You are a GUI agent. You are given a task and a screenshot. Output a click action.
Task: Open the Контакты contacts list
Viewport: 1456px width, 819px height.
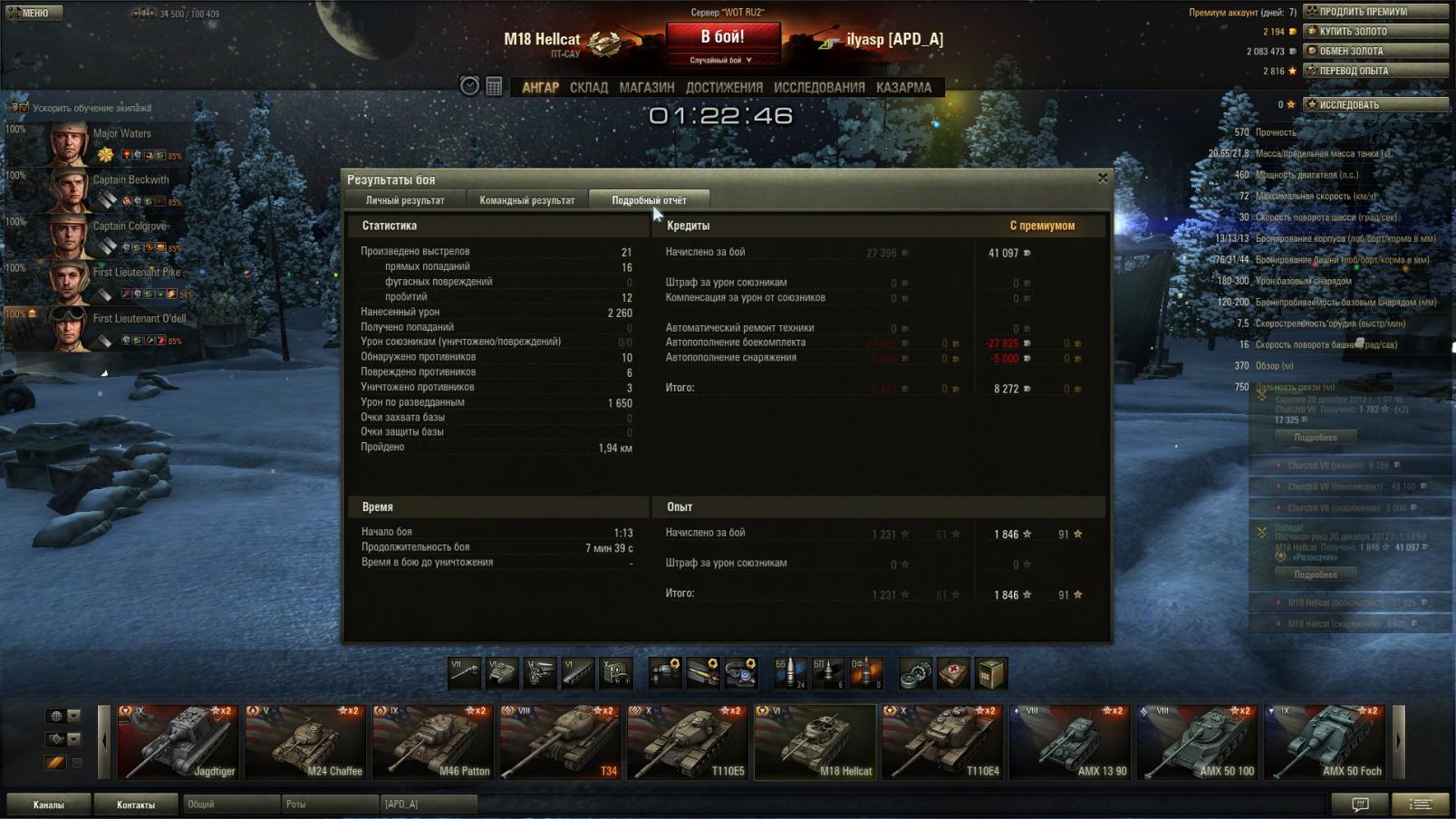pyautogui.click(x=136, y=805)
